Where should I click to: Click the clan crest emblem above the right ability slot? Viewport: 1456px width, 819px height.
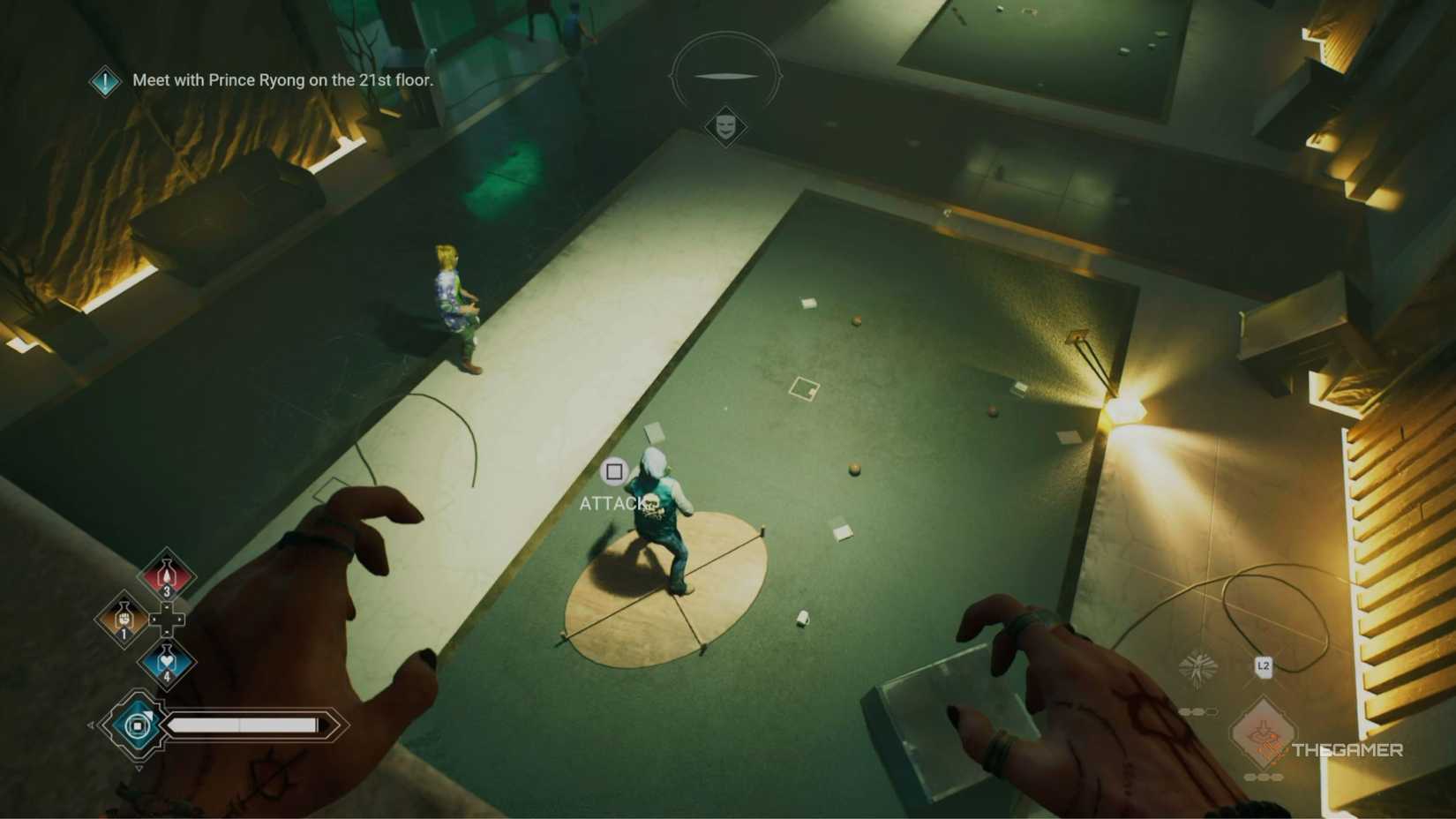click(1197, 667)
